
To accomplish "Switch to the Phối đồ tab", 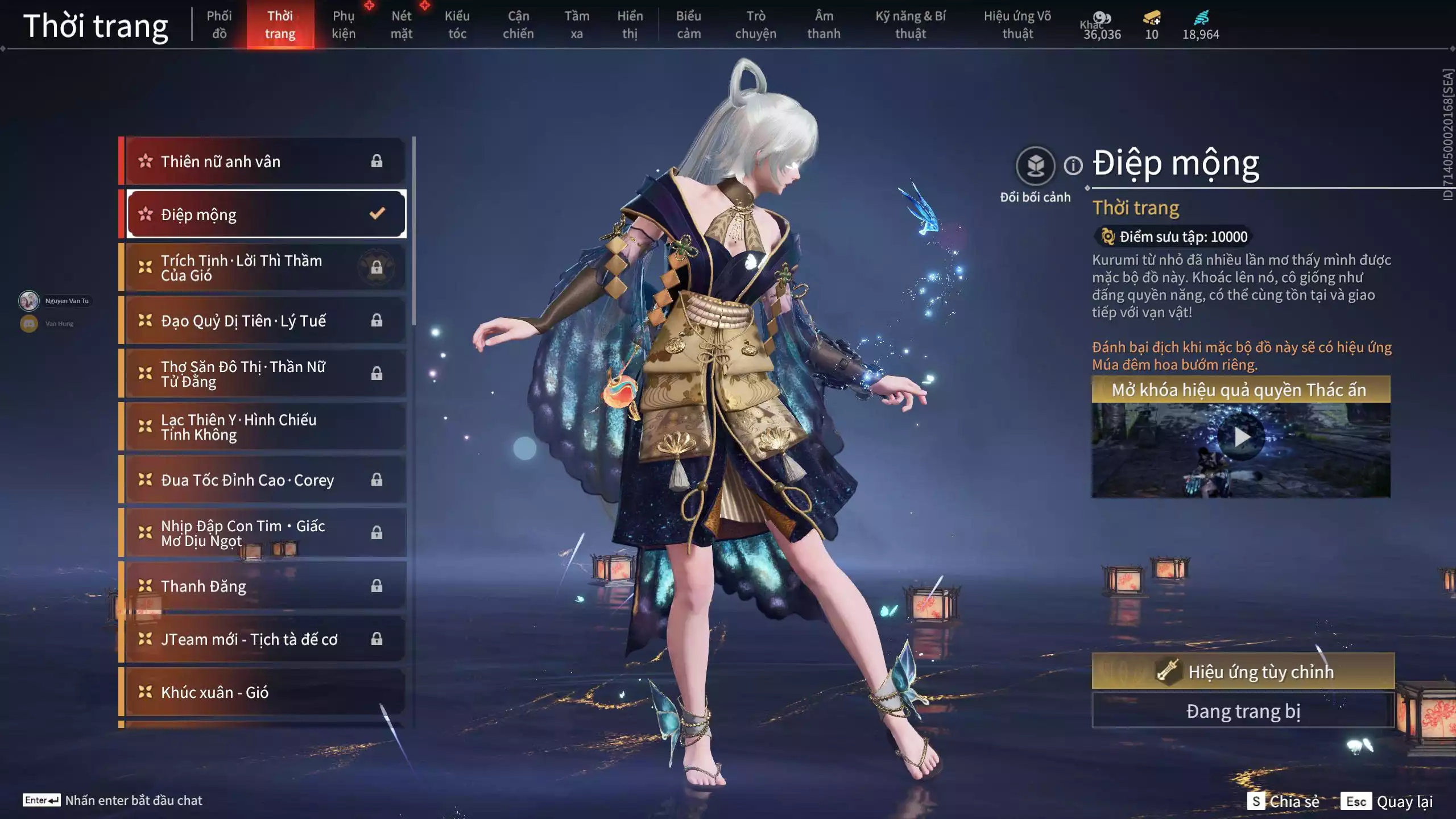I will pyautogui.click(x=219, y=25).
